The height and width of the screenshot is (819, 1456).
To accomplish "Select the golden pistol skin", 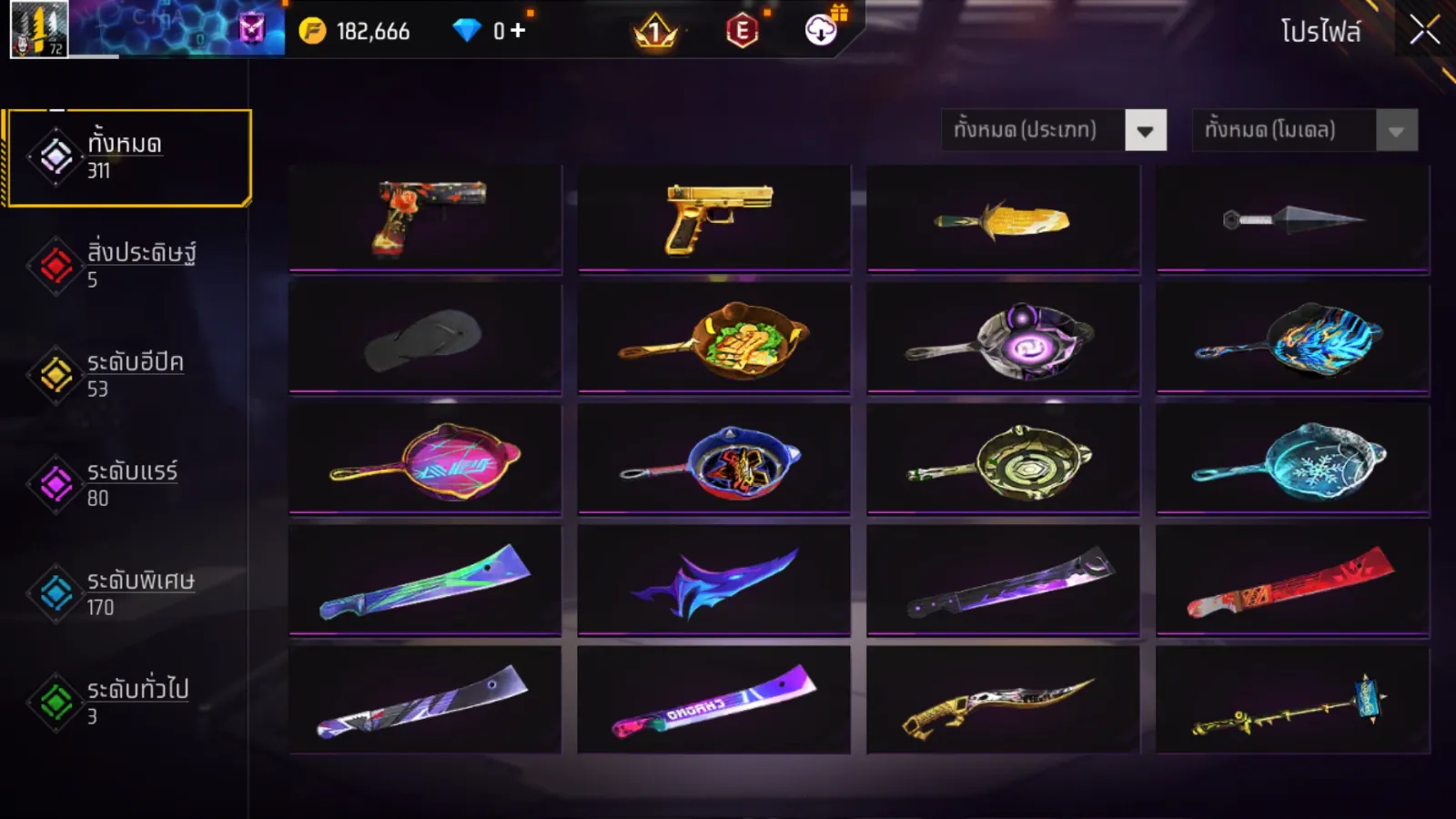I will coord(714,218).
